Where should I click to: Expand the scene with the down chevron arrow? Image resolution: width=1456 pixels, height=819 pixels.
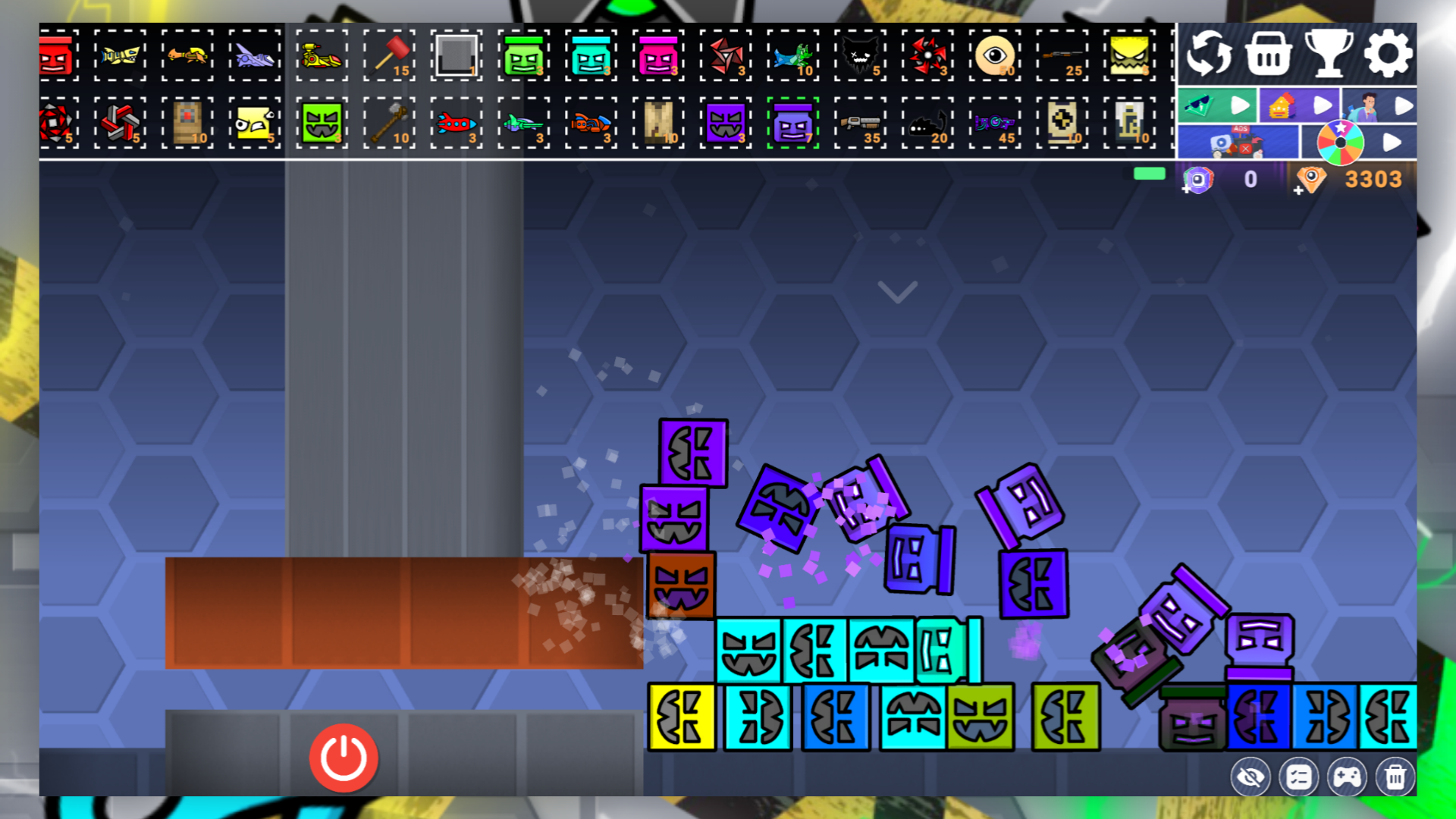[898, 293]
